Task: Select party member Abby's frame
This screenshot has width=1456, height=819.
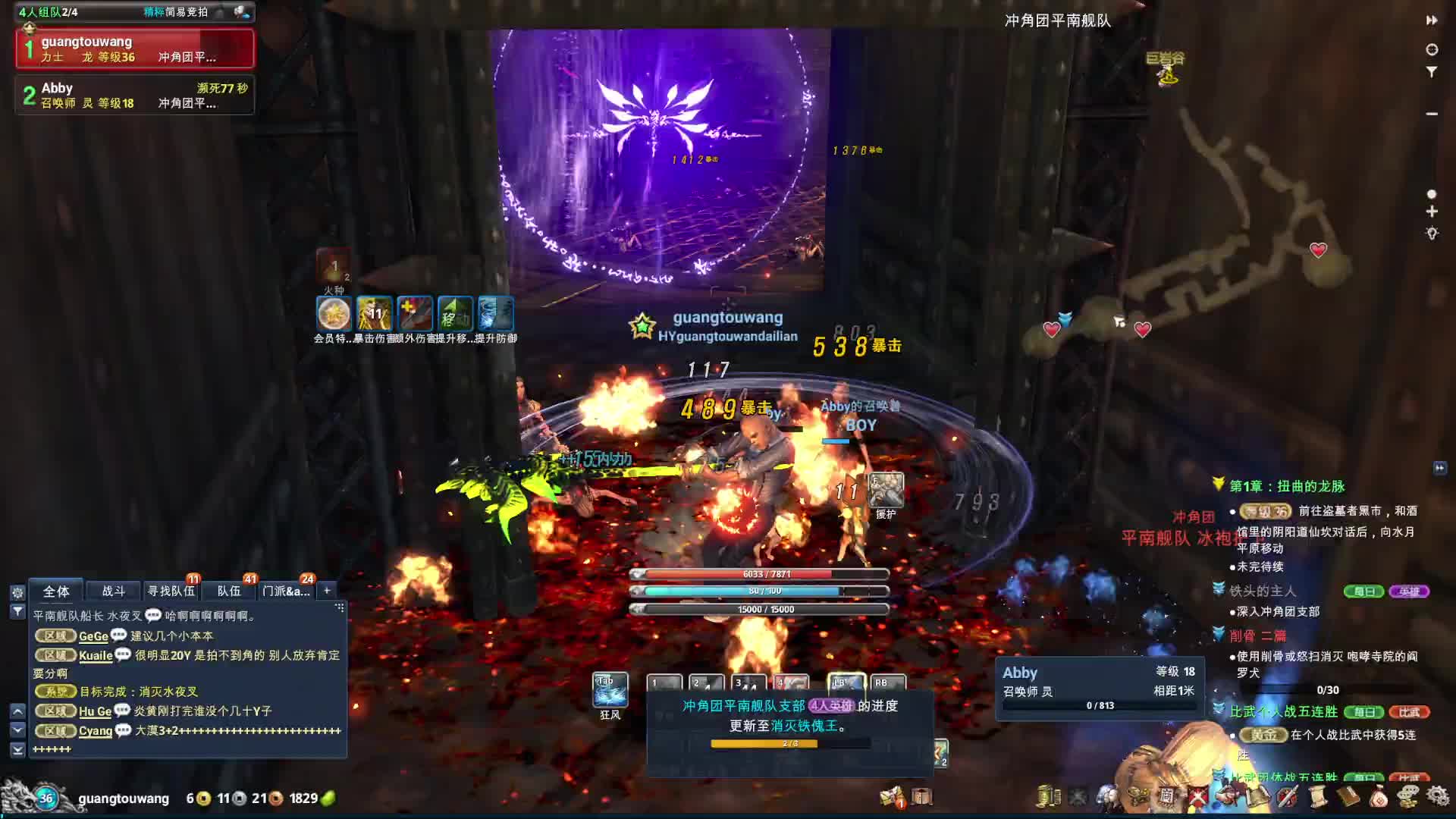Action: click(135, 95)
